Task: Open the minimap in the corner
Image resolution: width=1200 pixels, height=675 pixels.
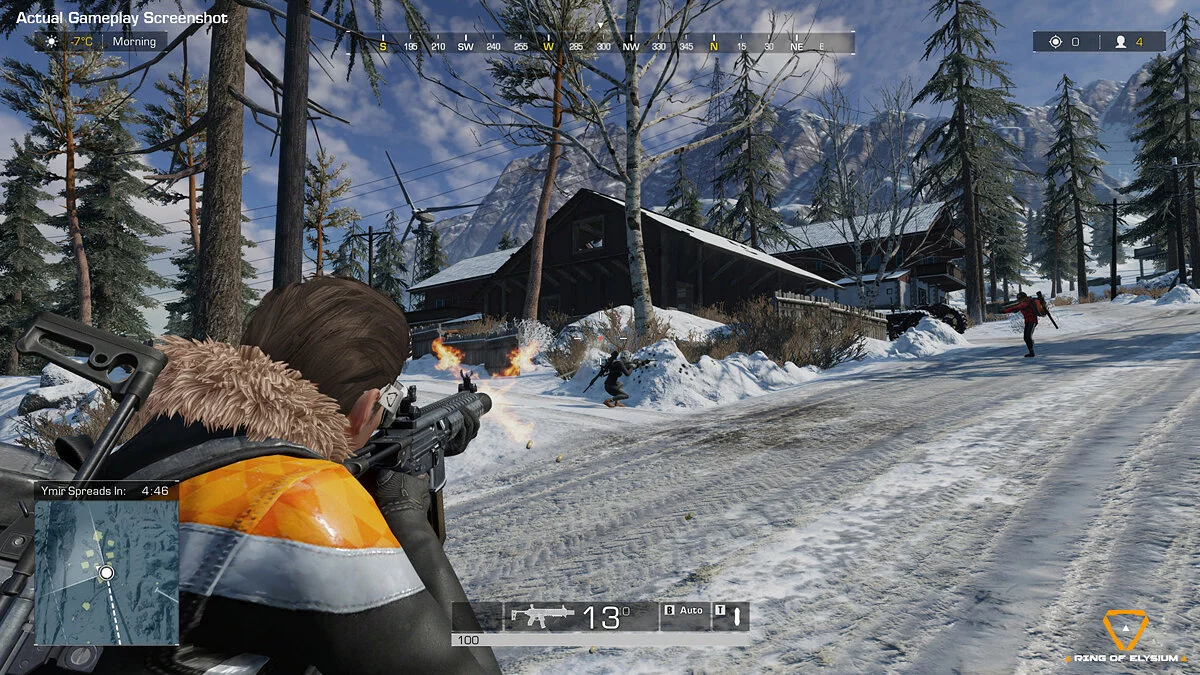Action: tap(107, 570)
